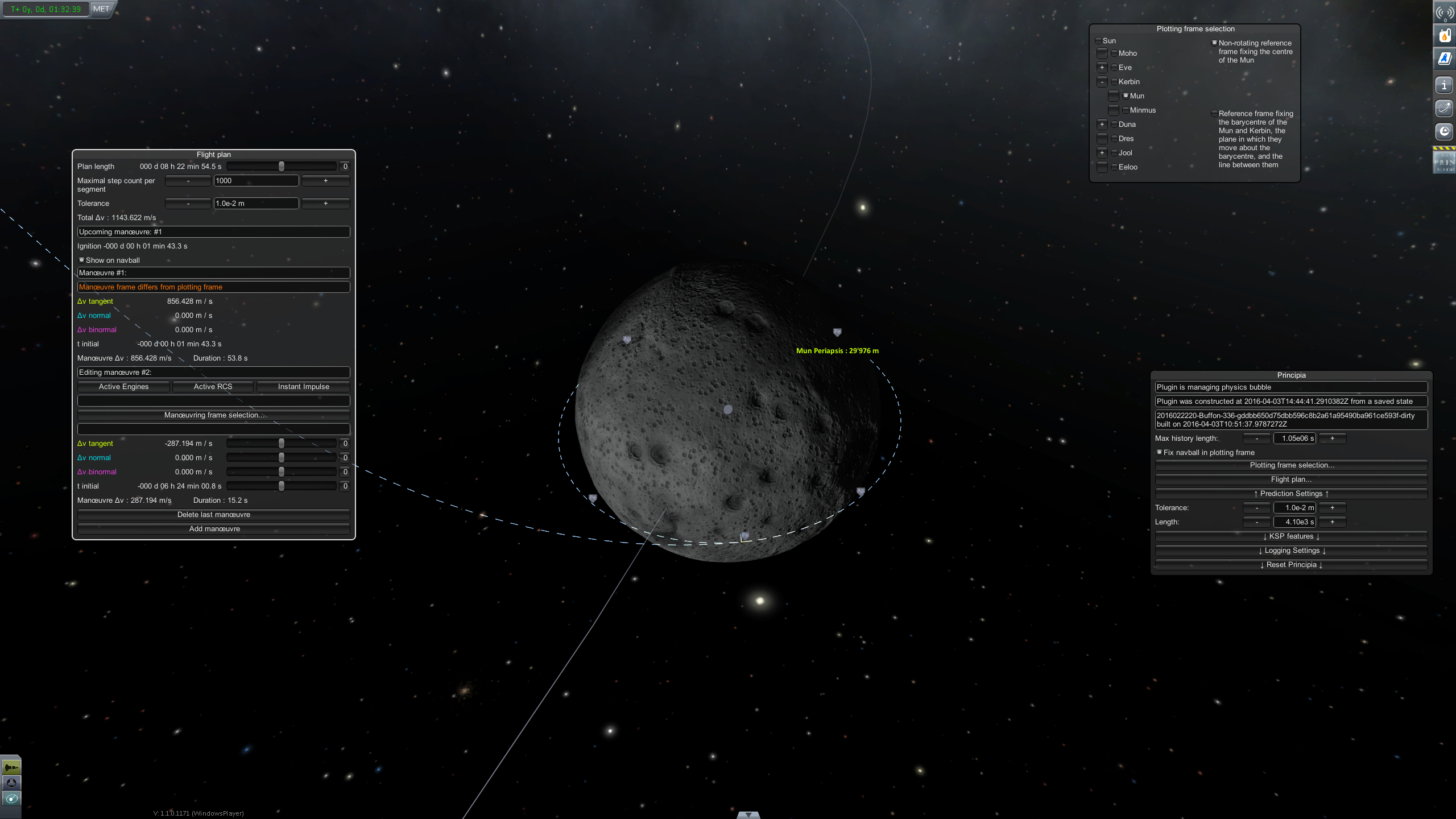
Task: Click Add manœuvre button
Action: [214, 529]
